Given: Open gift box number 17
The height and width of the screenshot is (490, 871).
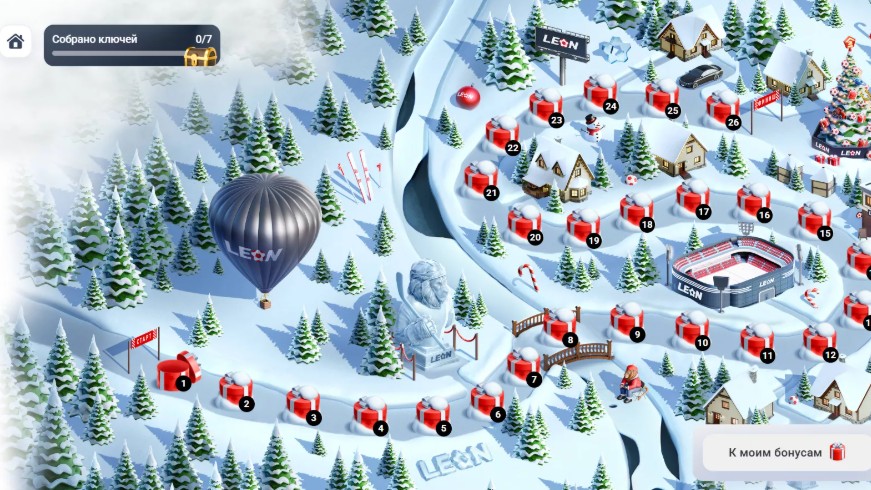Looking at the screenshot, I should click(x=692, y=197).
